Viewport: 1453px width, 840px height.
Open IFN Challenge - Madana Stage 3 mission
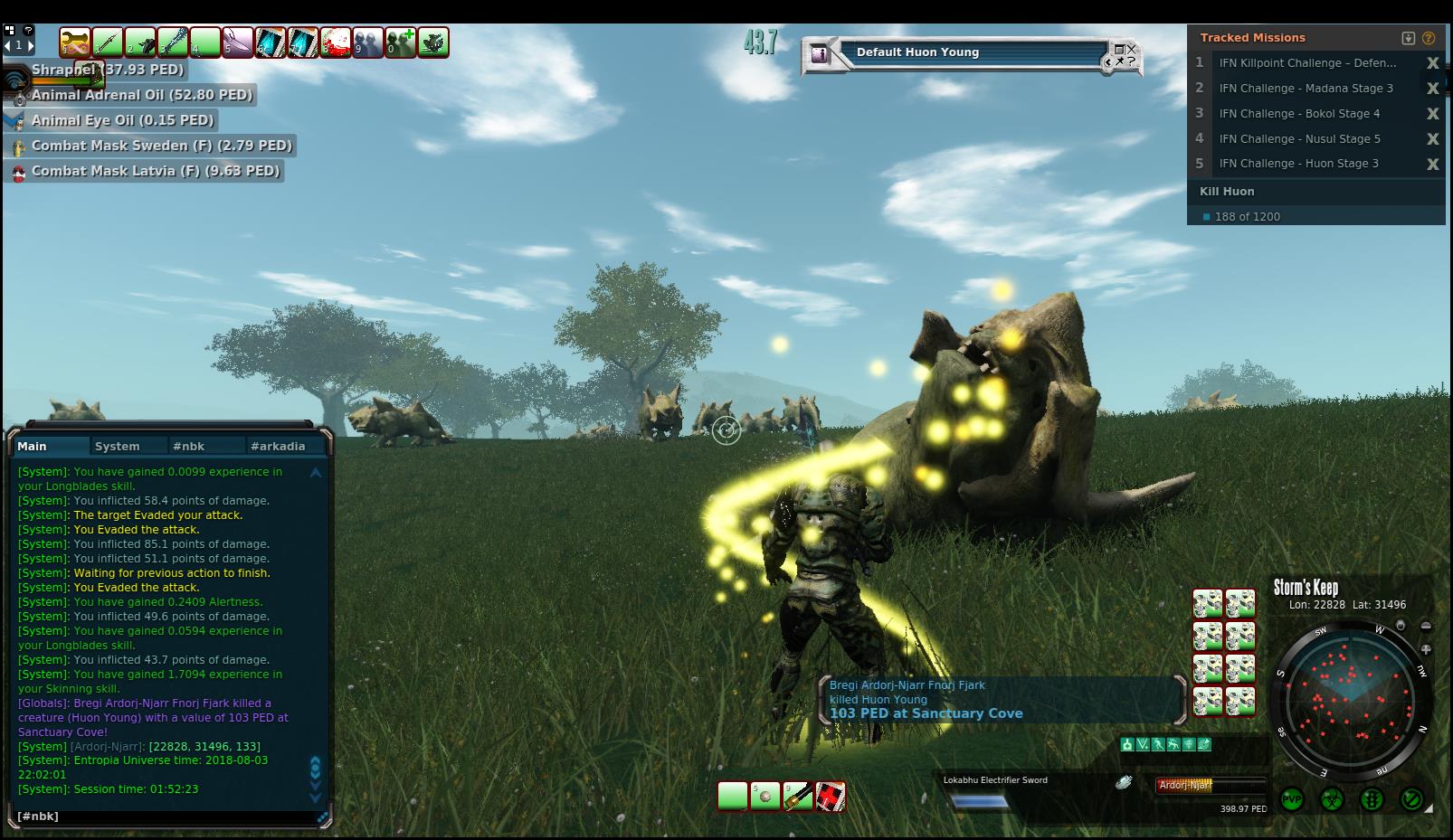click(1306, 89)
